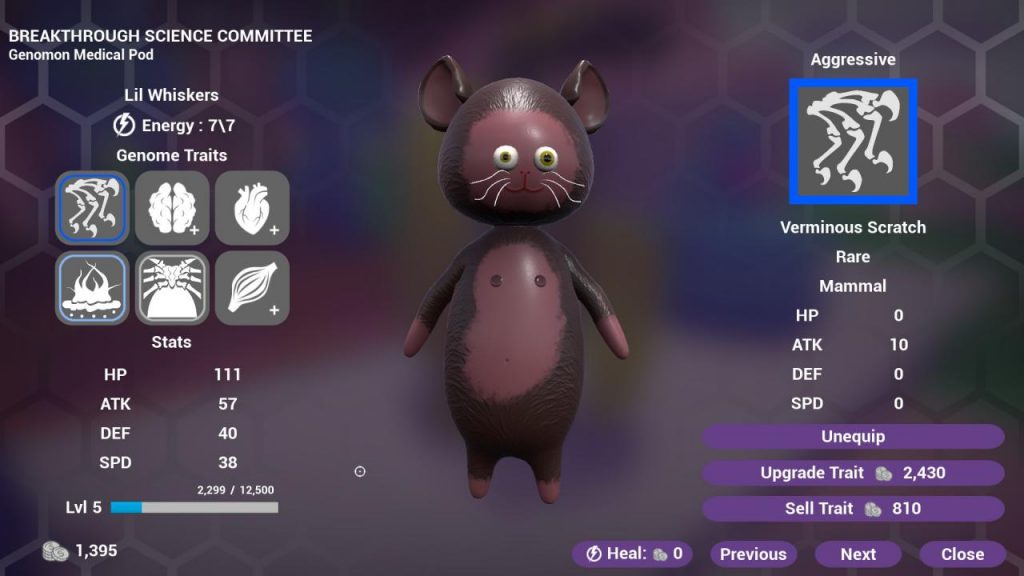
Task: Show the Next genomon
Action: pos(858,554)
